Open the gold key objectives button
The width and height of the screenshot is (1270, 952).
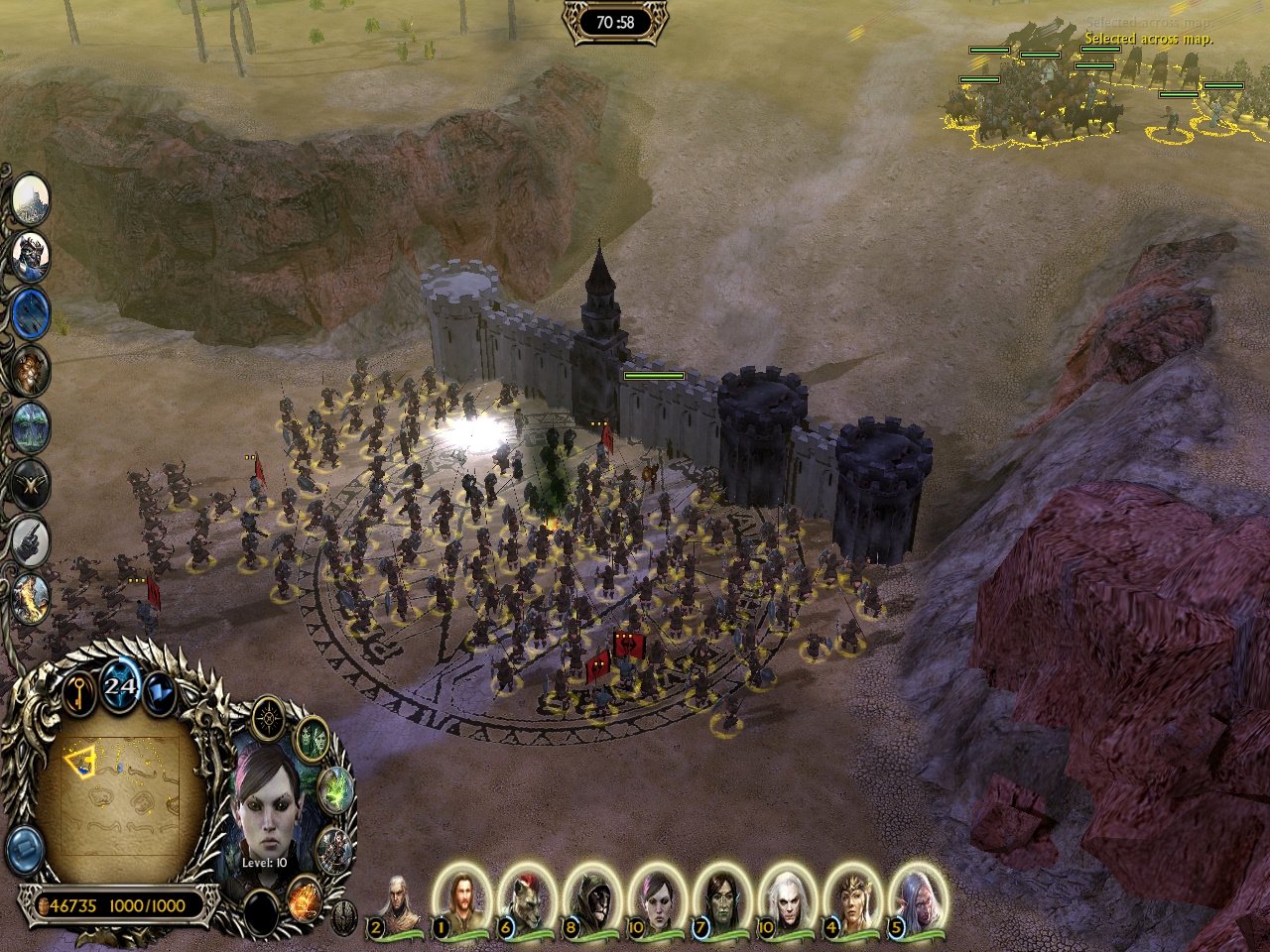pyautogui.click(x=79, y=694)
